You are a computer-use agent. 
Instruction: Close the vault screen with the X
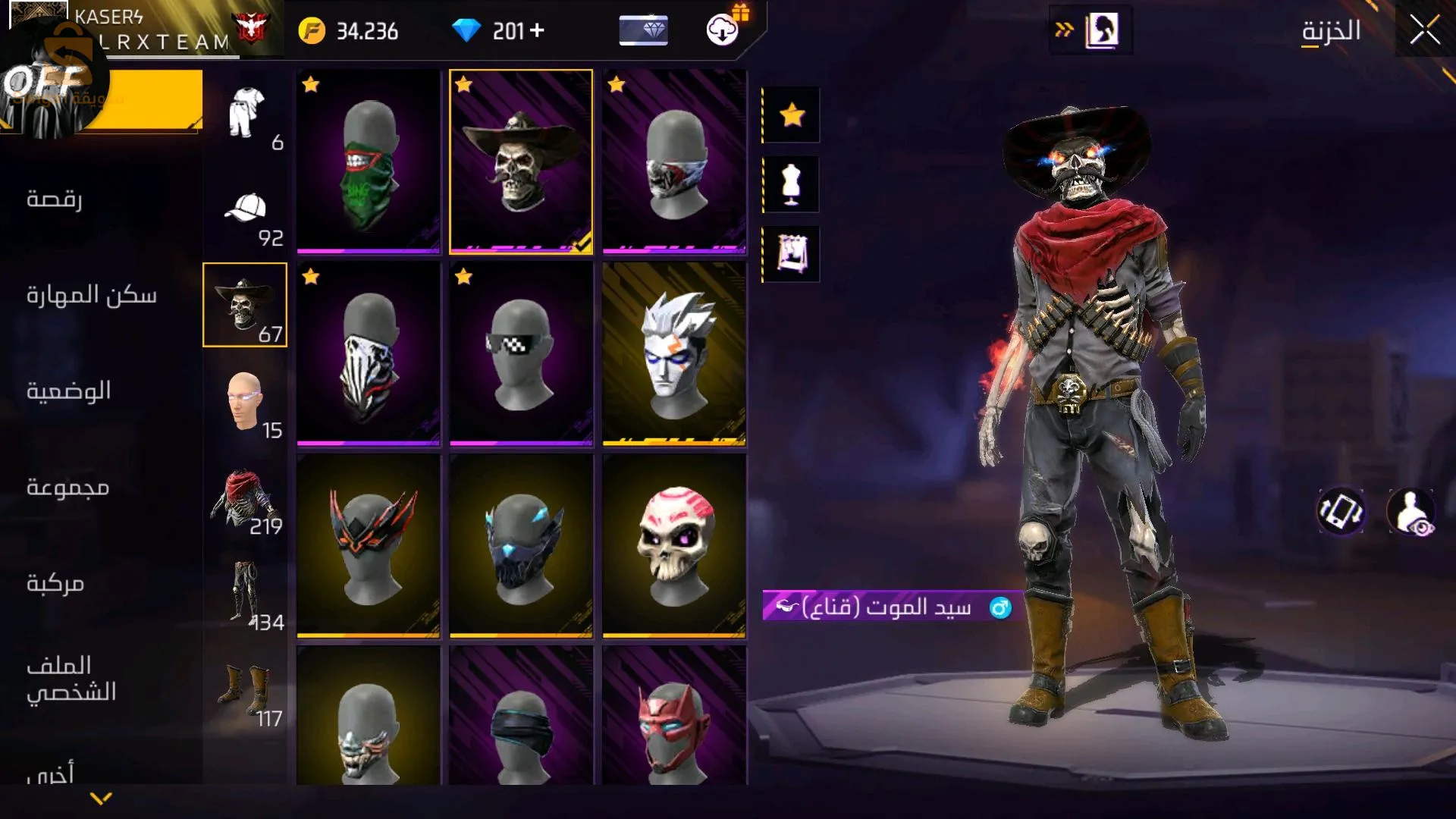[x=1424, y=31]
